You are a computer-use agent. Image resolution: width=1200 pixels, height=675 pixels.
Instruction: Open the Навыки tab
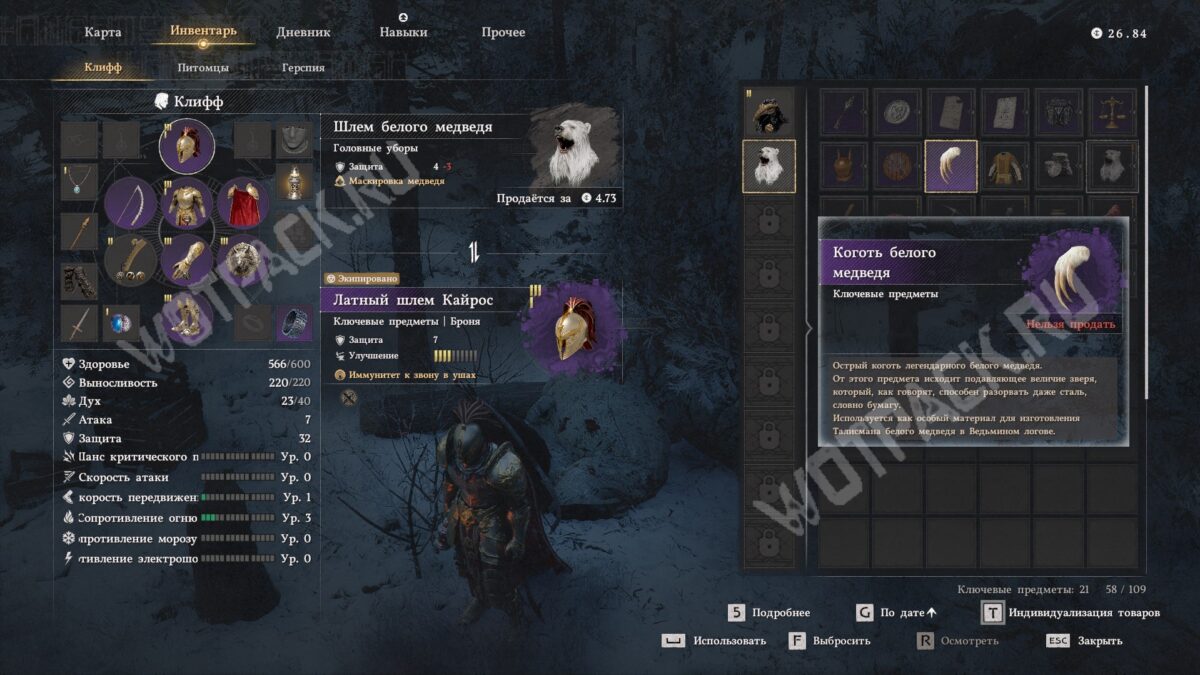point(403,32)
